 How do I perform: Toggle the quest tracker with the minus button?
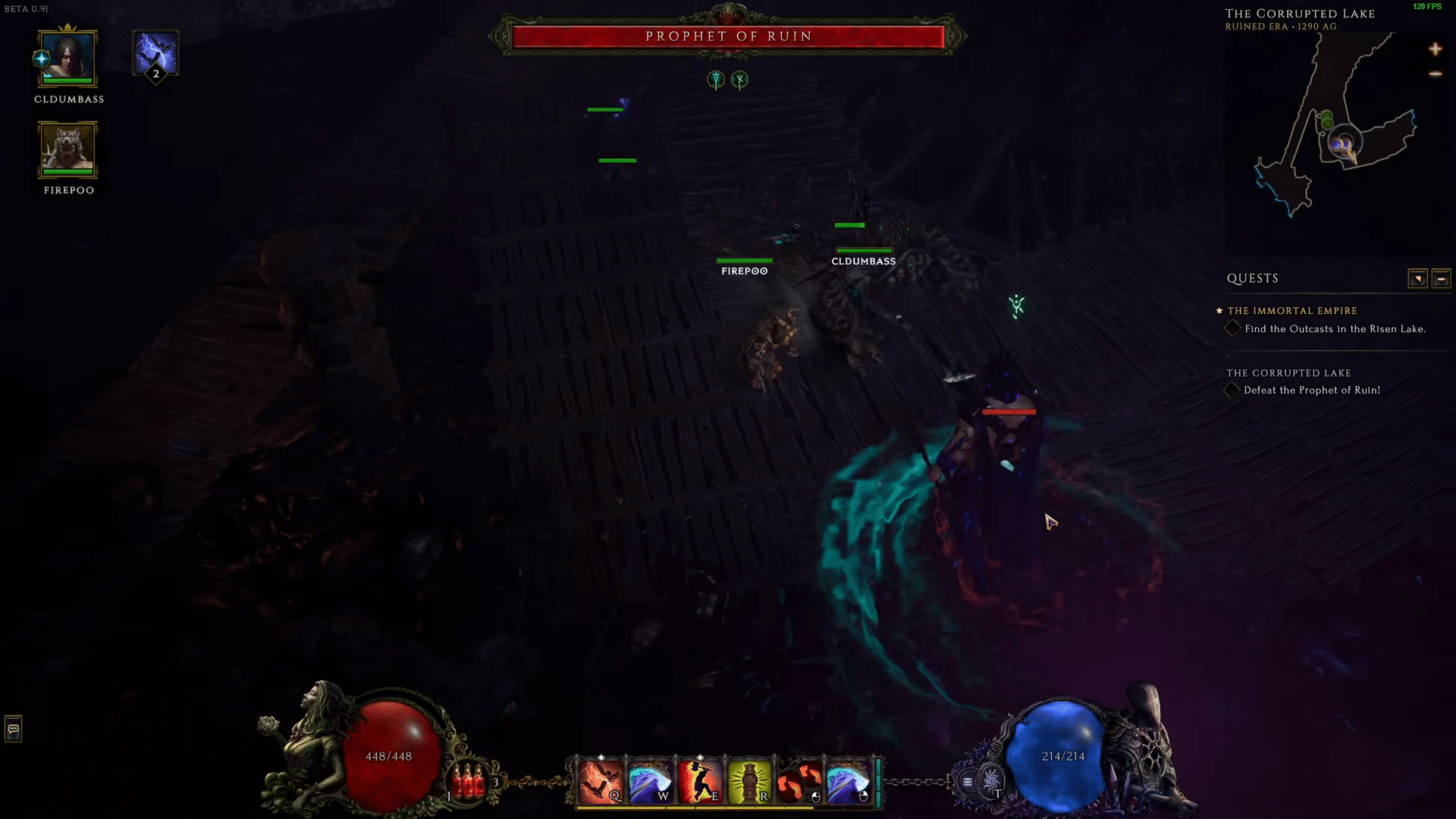point(1440,278)
